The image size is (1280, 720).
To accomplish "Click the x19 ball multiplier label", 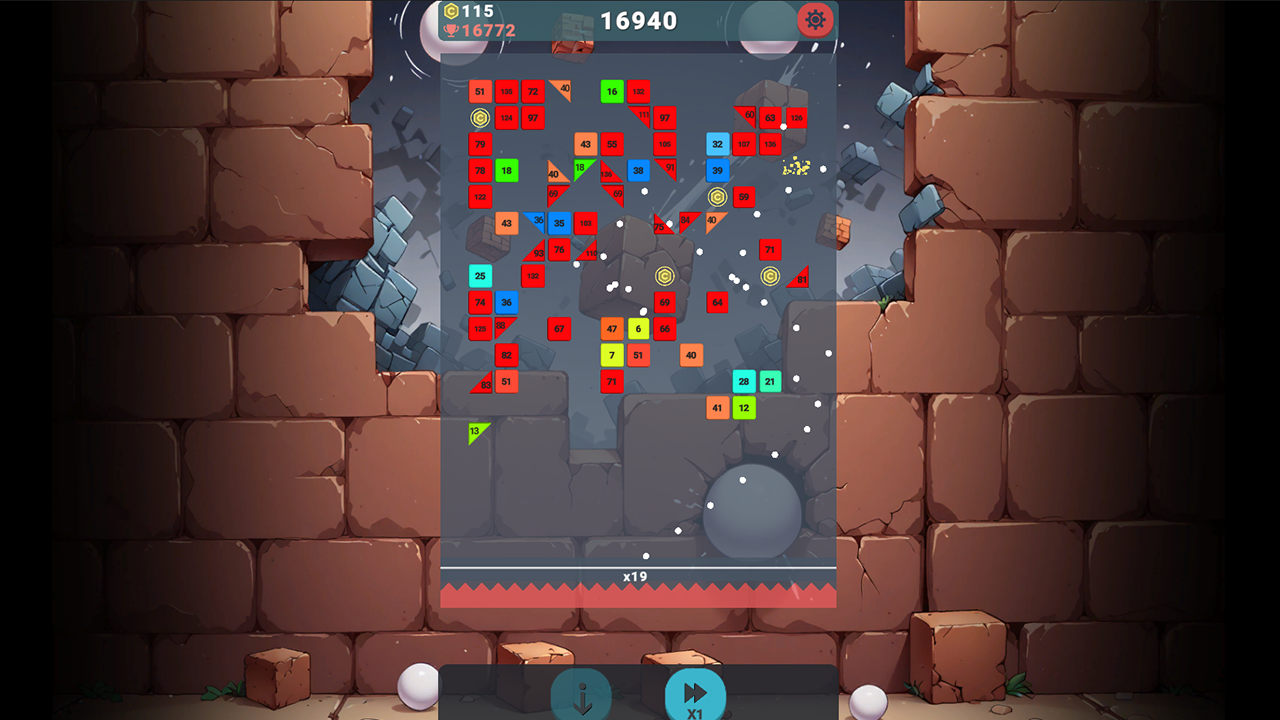I will pos(637,576).
